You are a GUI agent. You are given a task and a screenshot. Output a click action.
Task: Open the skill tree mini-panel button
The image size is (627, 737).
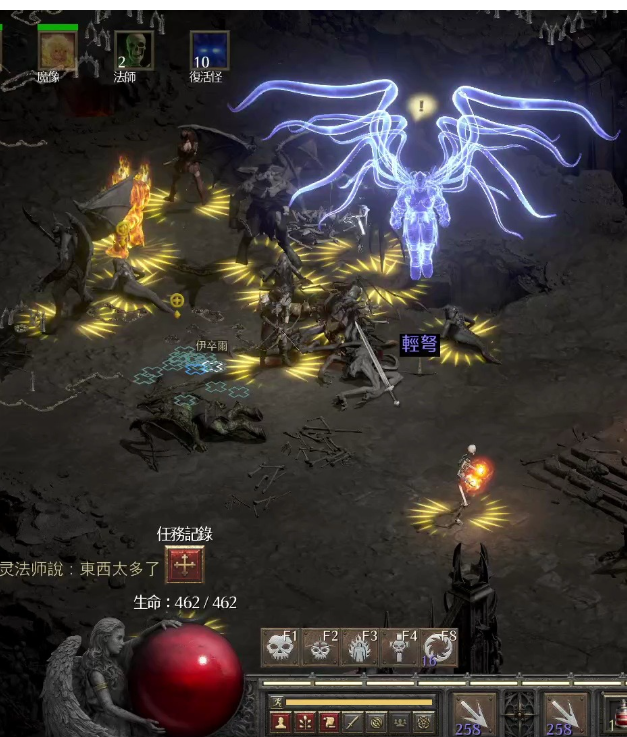(x=304, y=720)
